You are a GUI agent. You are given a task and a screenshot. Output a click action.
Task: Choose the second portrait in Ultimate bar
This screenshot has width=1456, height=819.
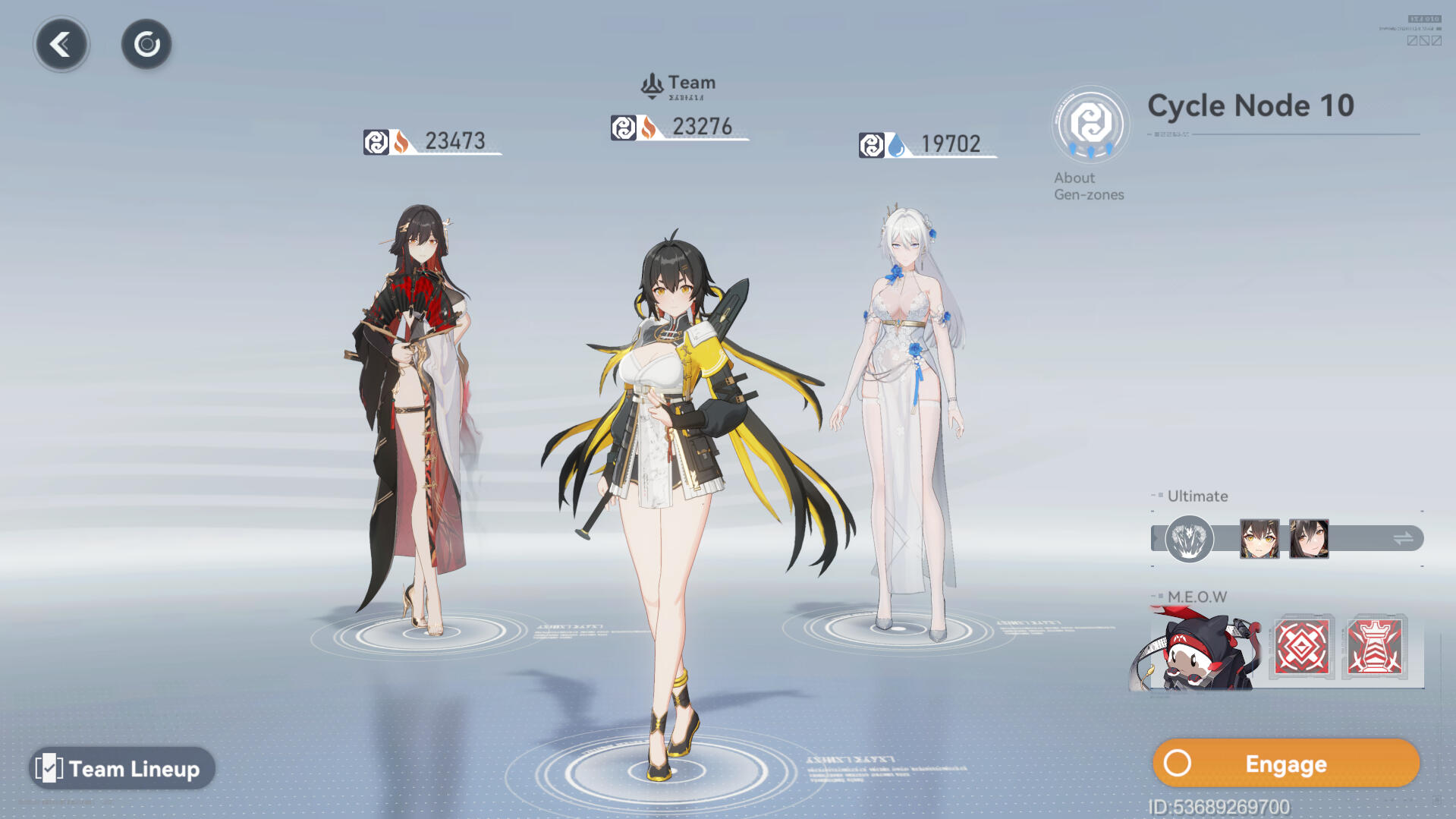click(1309, 539)
